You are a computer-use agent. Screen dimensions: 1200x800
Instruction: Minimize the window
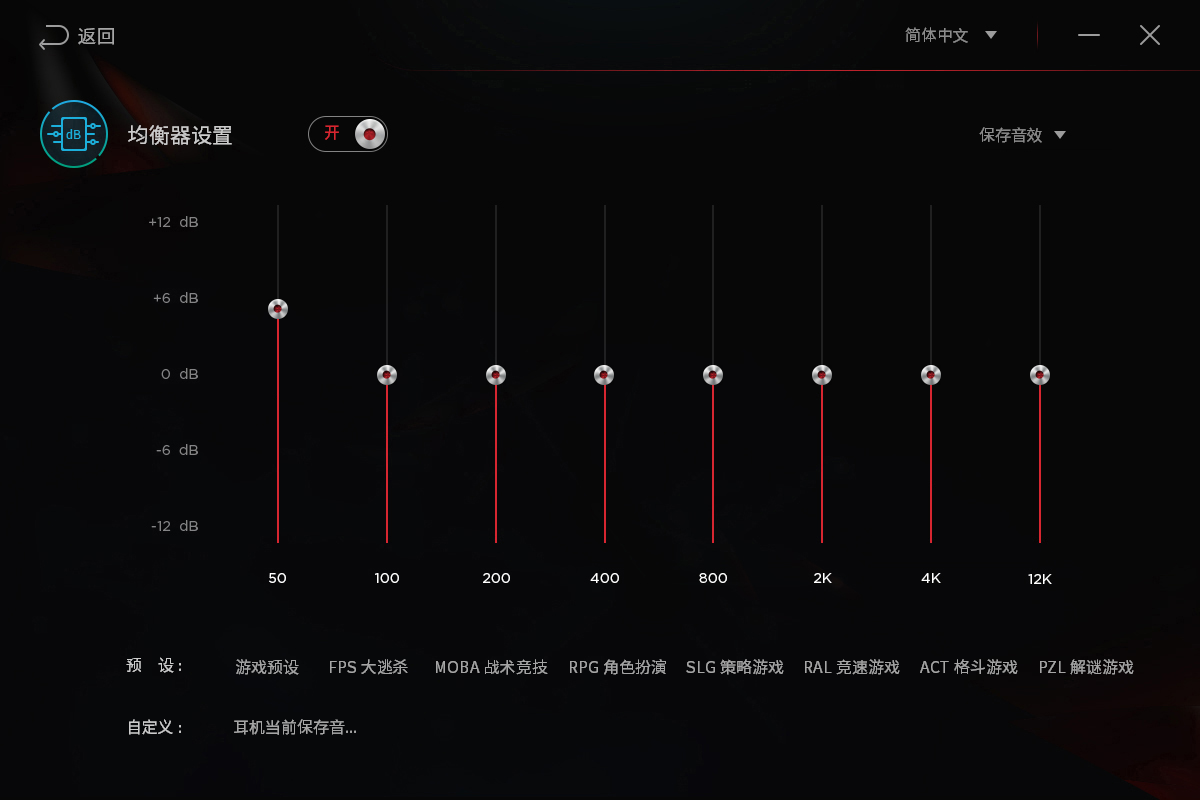(x=1089, y=35)
